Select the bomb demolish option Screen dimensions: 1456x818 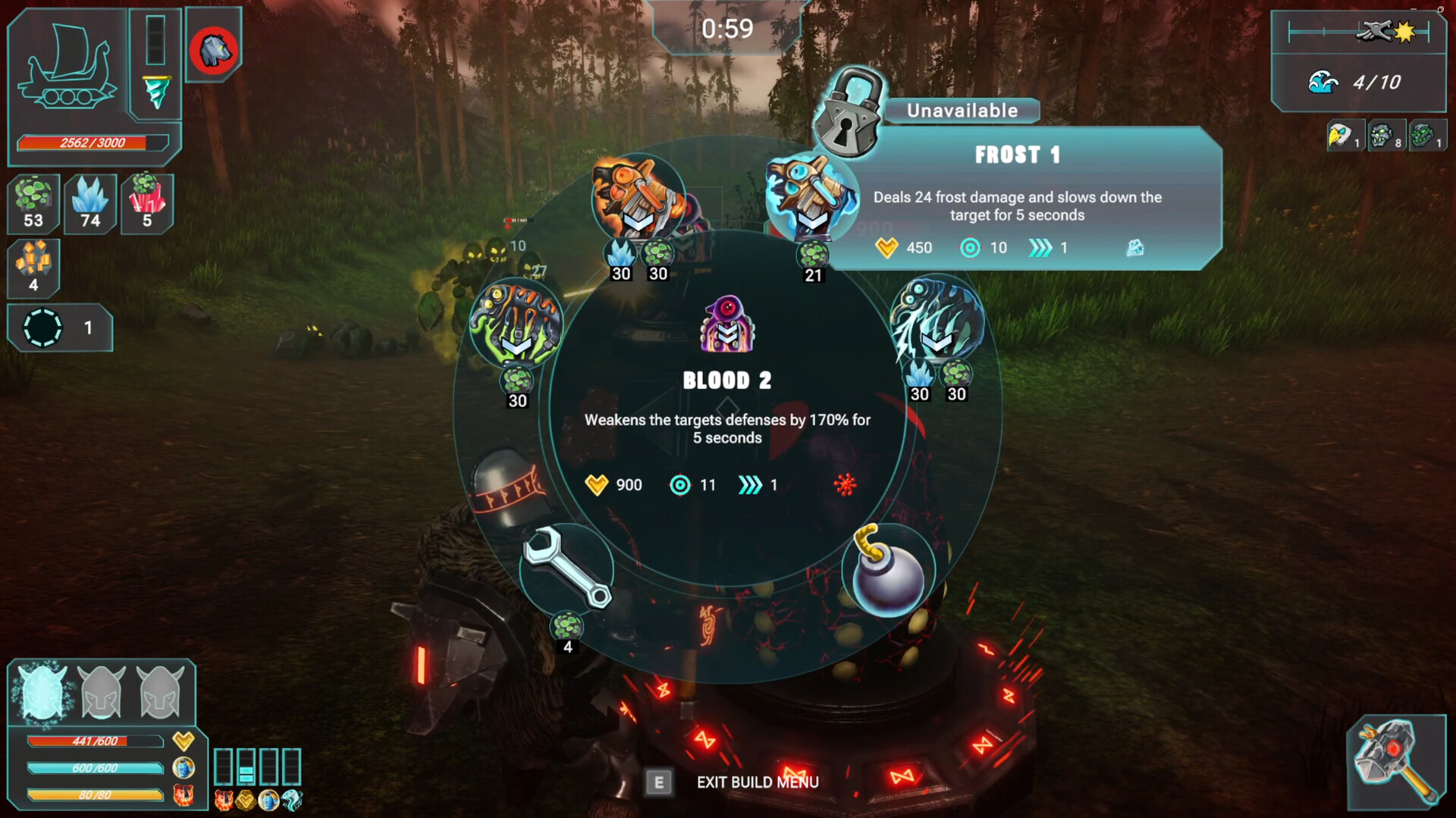point(888,571)
